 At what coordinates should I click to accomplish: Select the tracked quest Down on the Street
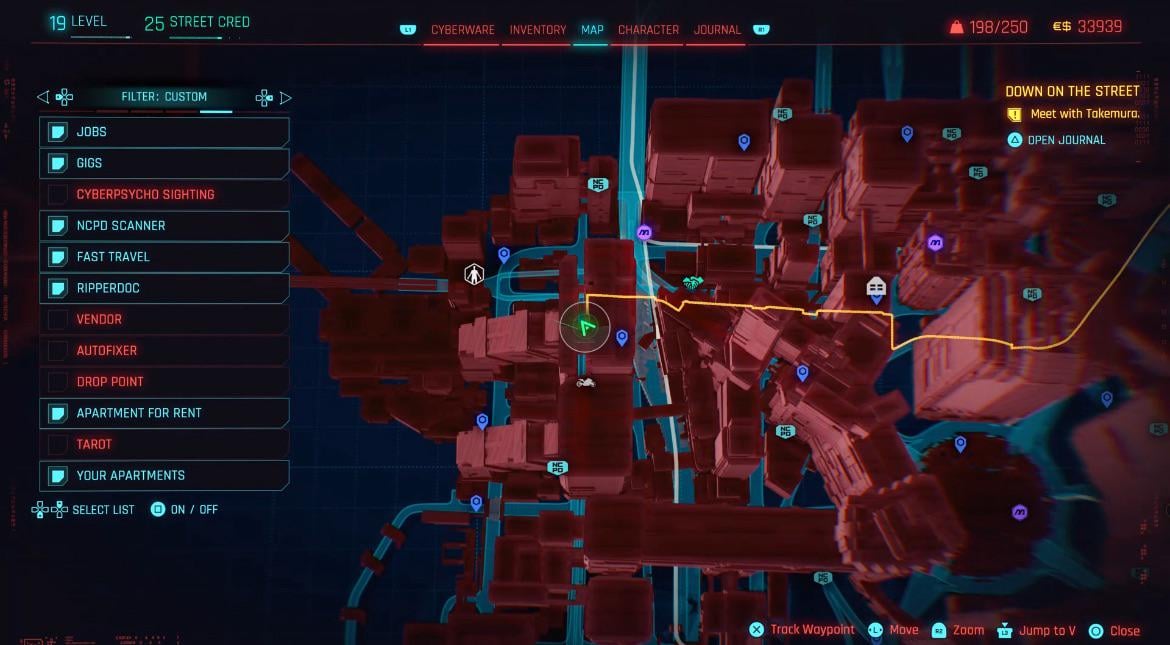click(x=1072, y=91)
